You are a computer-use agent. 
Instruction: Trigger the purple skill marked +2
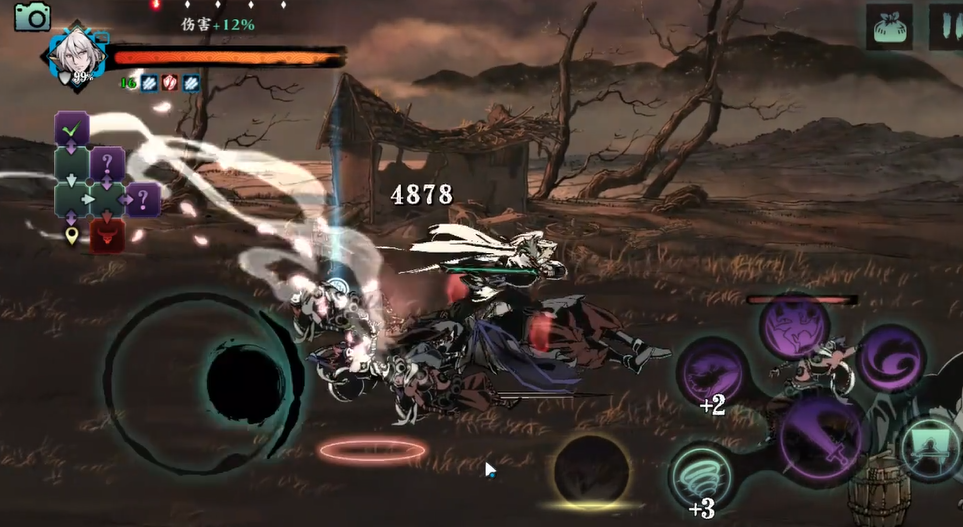click(712, 372)
